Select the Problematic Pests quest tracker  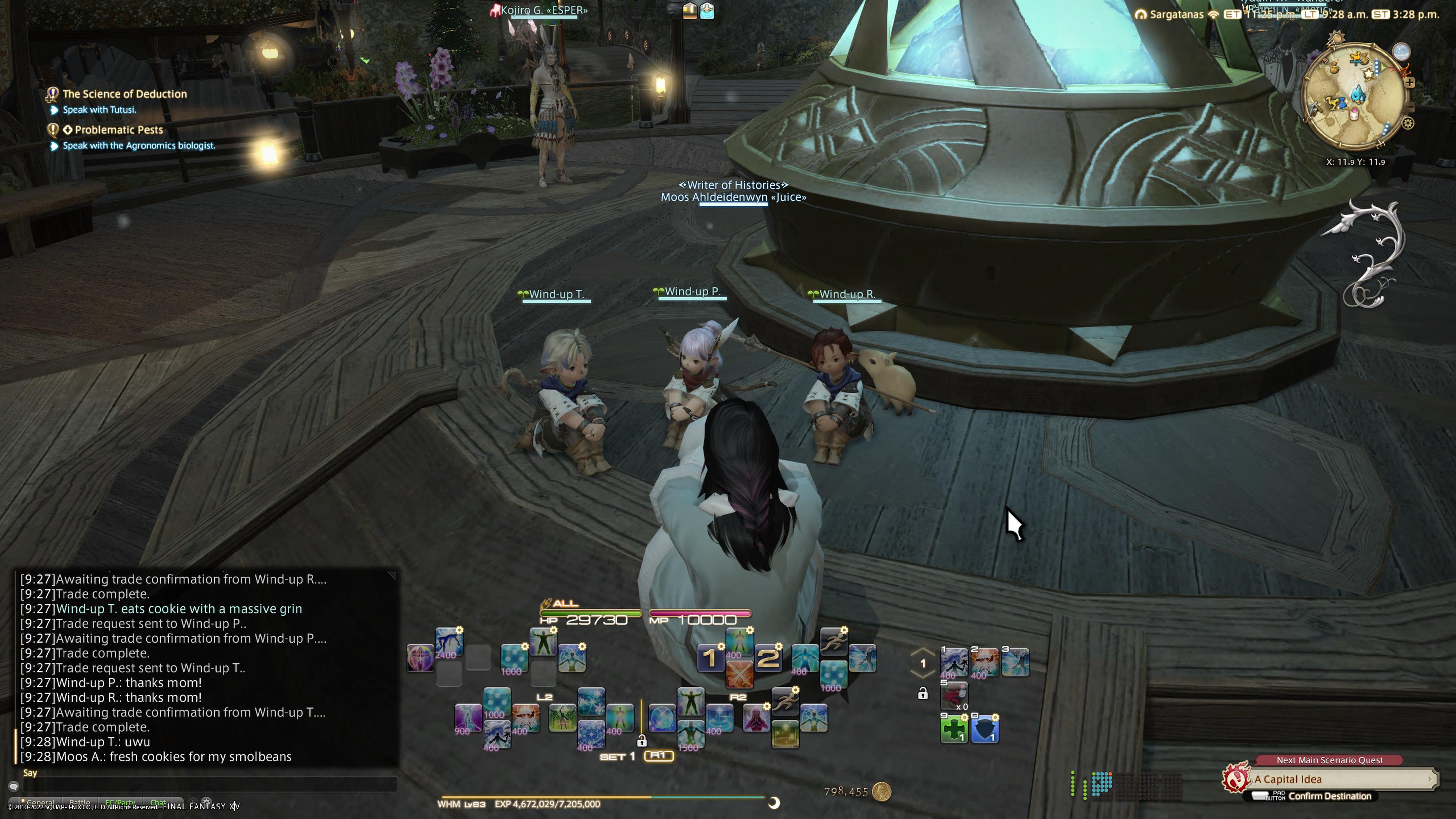click(x=119, y=129)
